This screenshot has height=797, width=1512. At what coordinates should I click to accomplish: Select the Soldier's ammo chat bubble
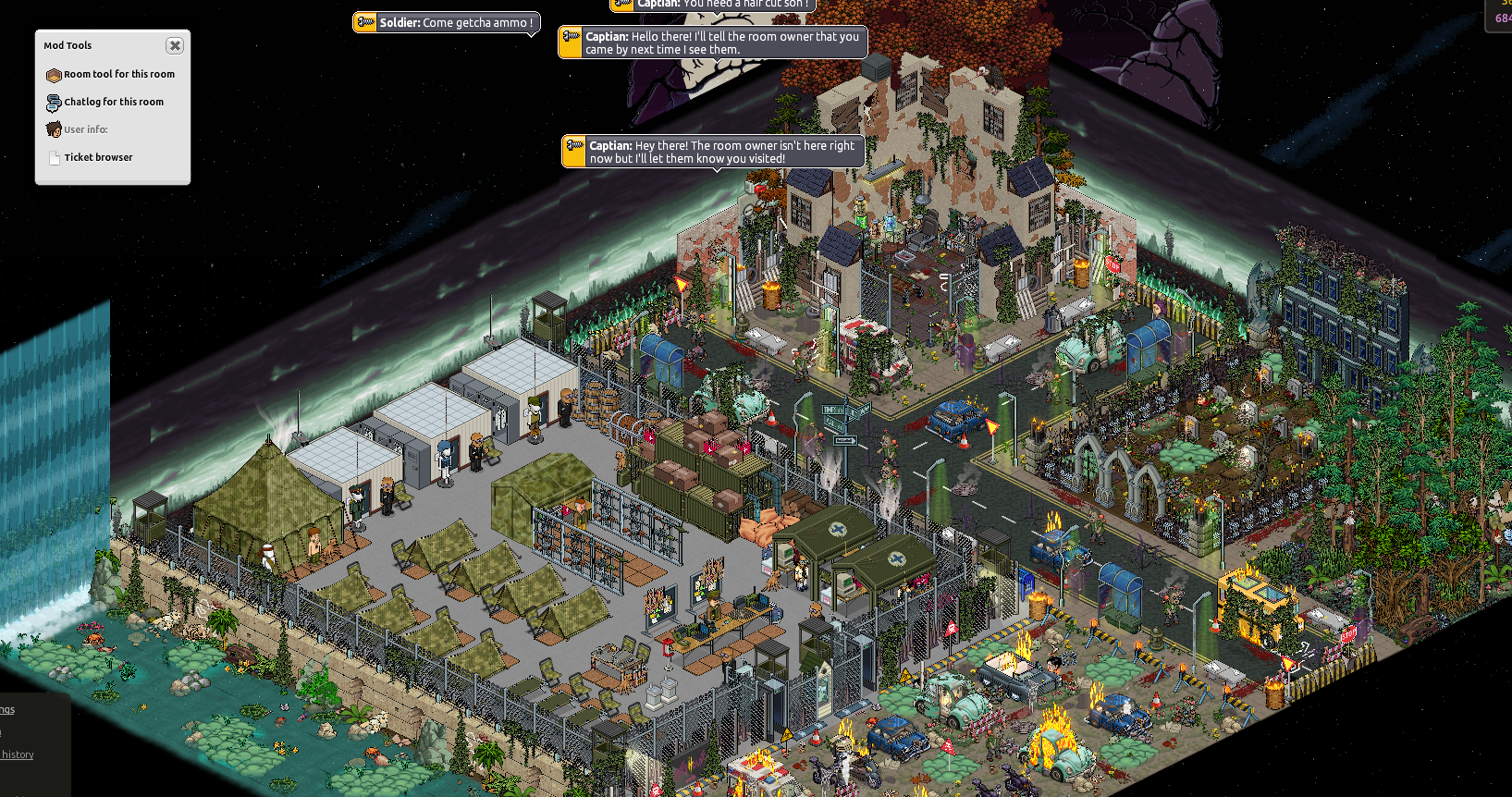pos(447,23)
